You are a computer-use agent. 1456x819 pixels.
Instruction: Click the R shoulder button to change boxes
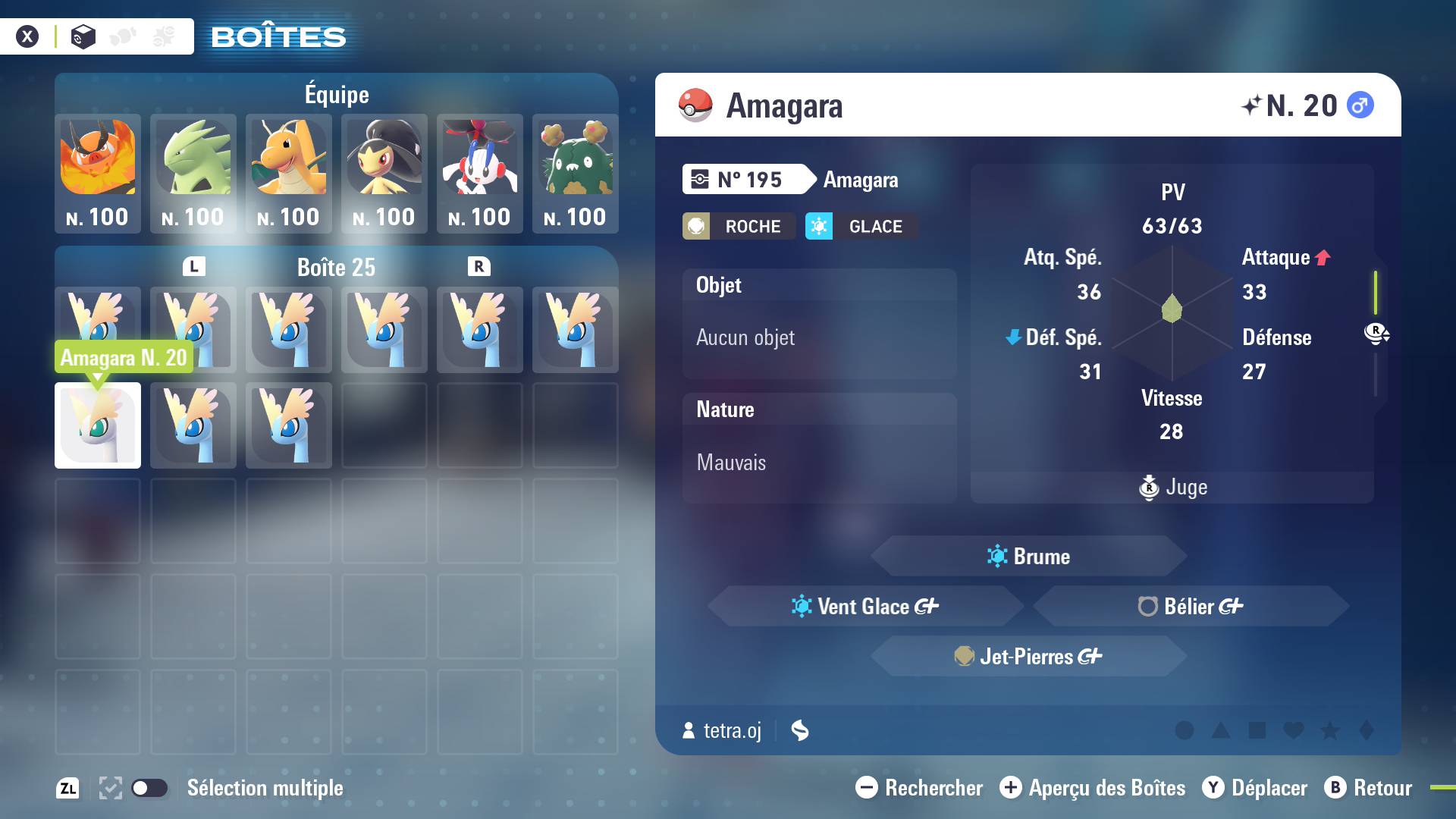480,266
